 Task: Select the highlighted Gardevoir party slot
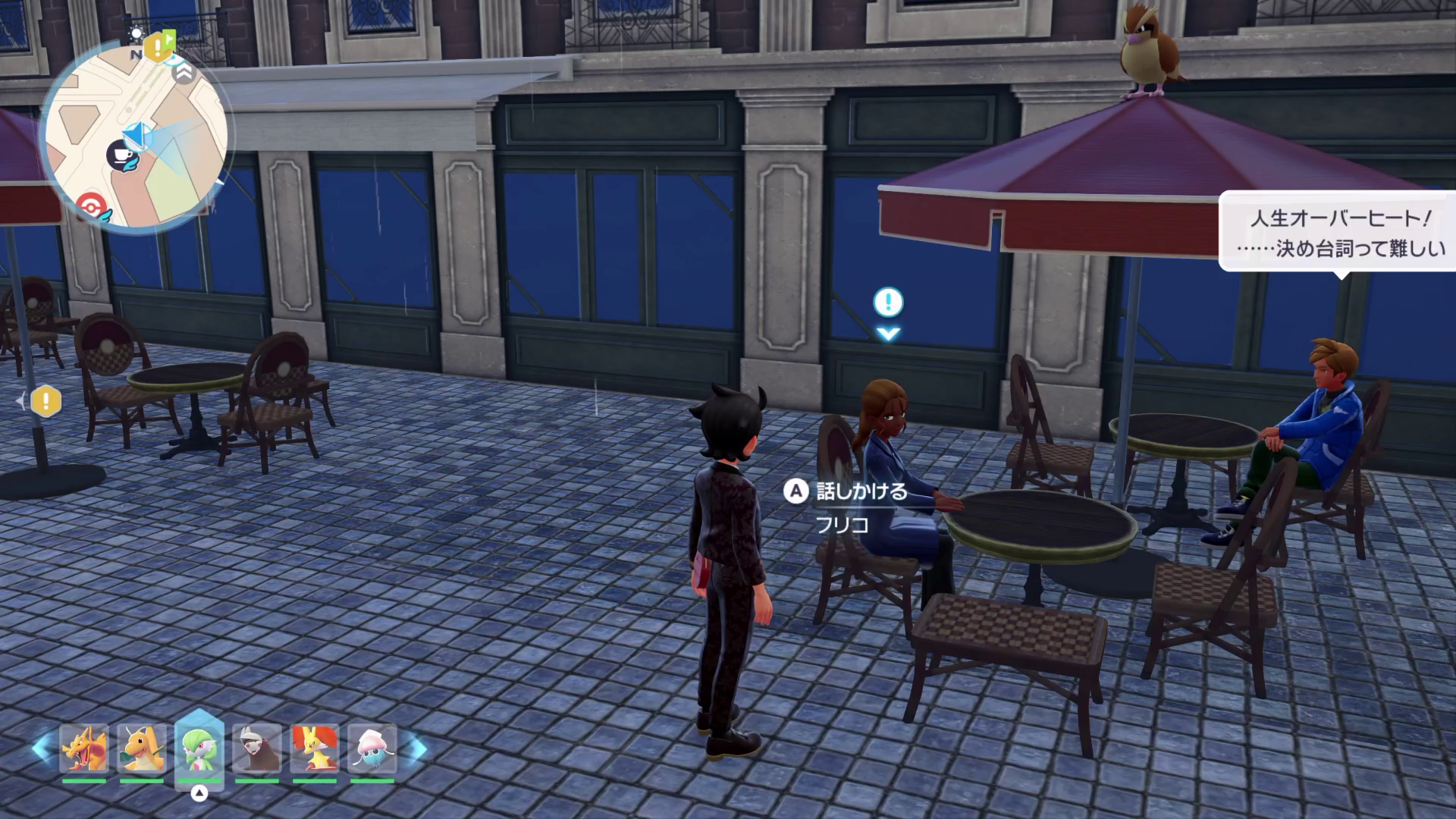[199, 748]
